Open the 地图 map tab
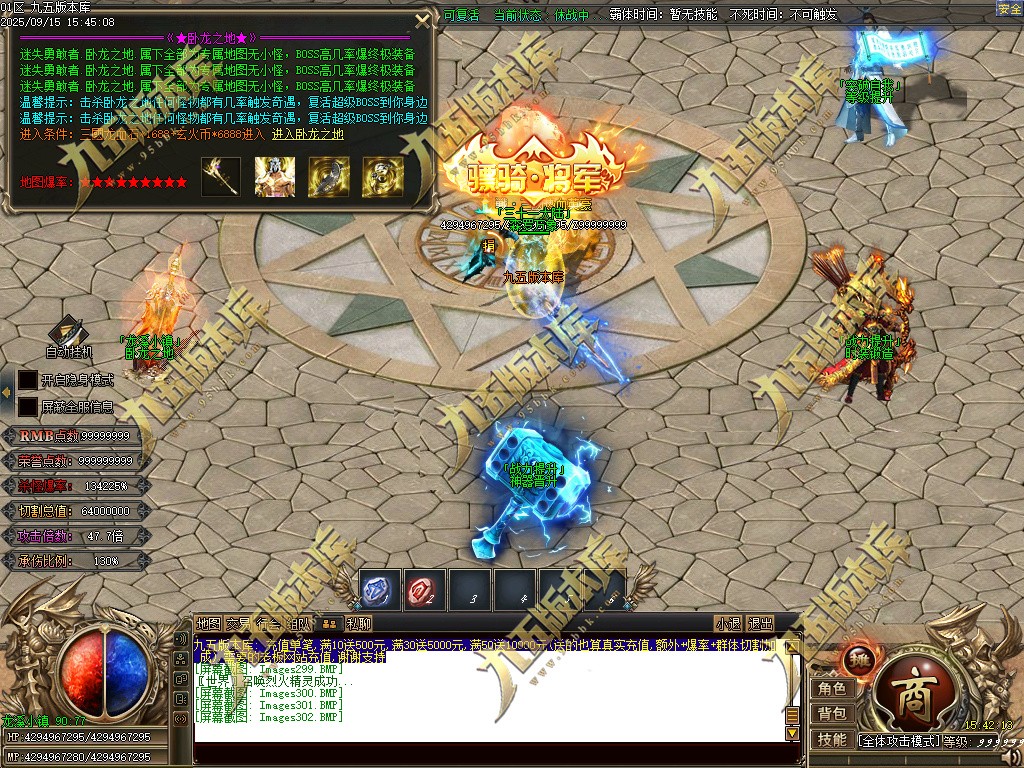Screen dimensions: 1024x768 point(208,624)
